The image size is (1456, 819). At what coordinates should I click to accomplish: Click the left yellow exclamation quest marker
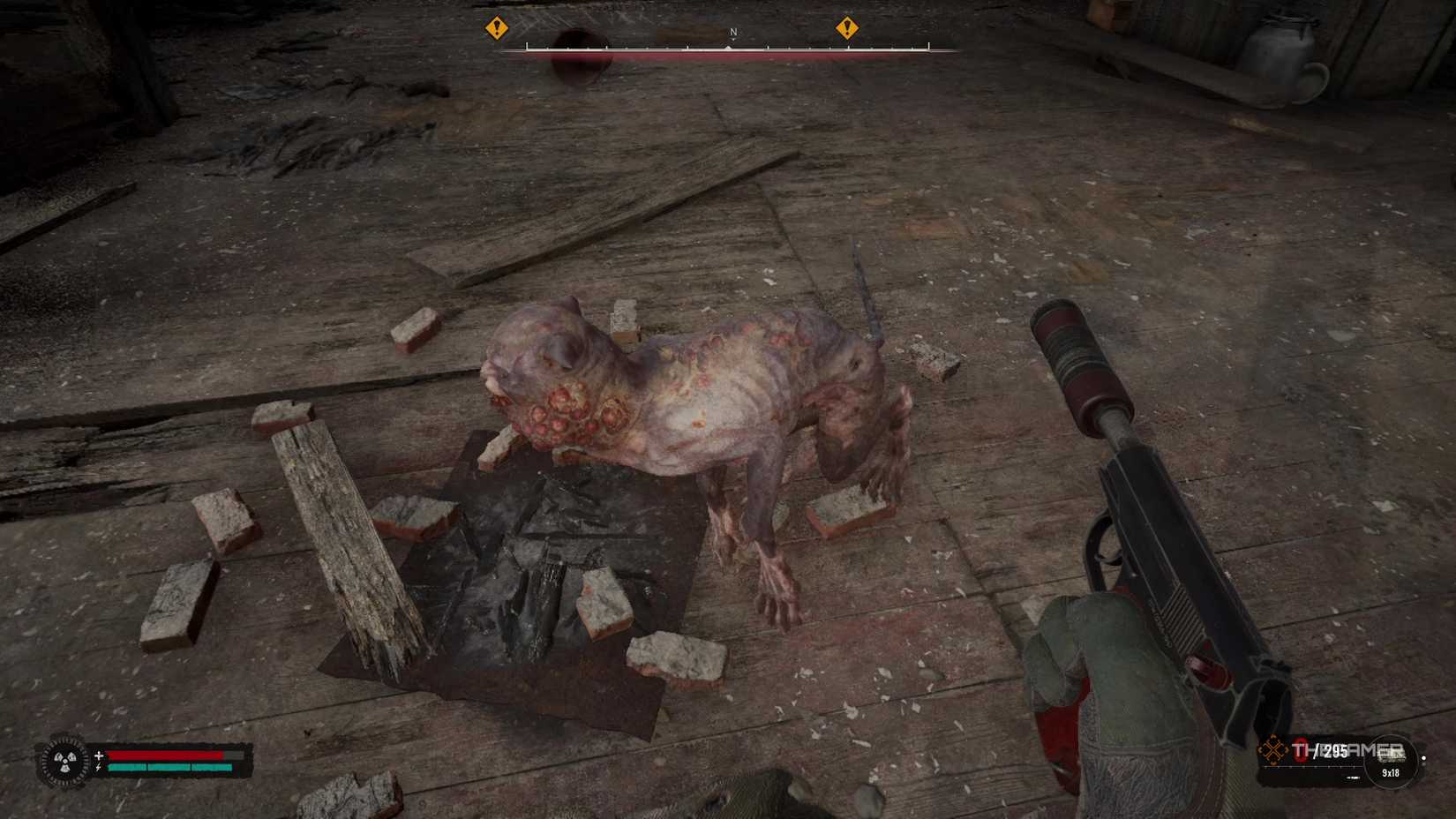[497, 29]
